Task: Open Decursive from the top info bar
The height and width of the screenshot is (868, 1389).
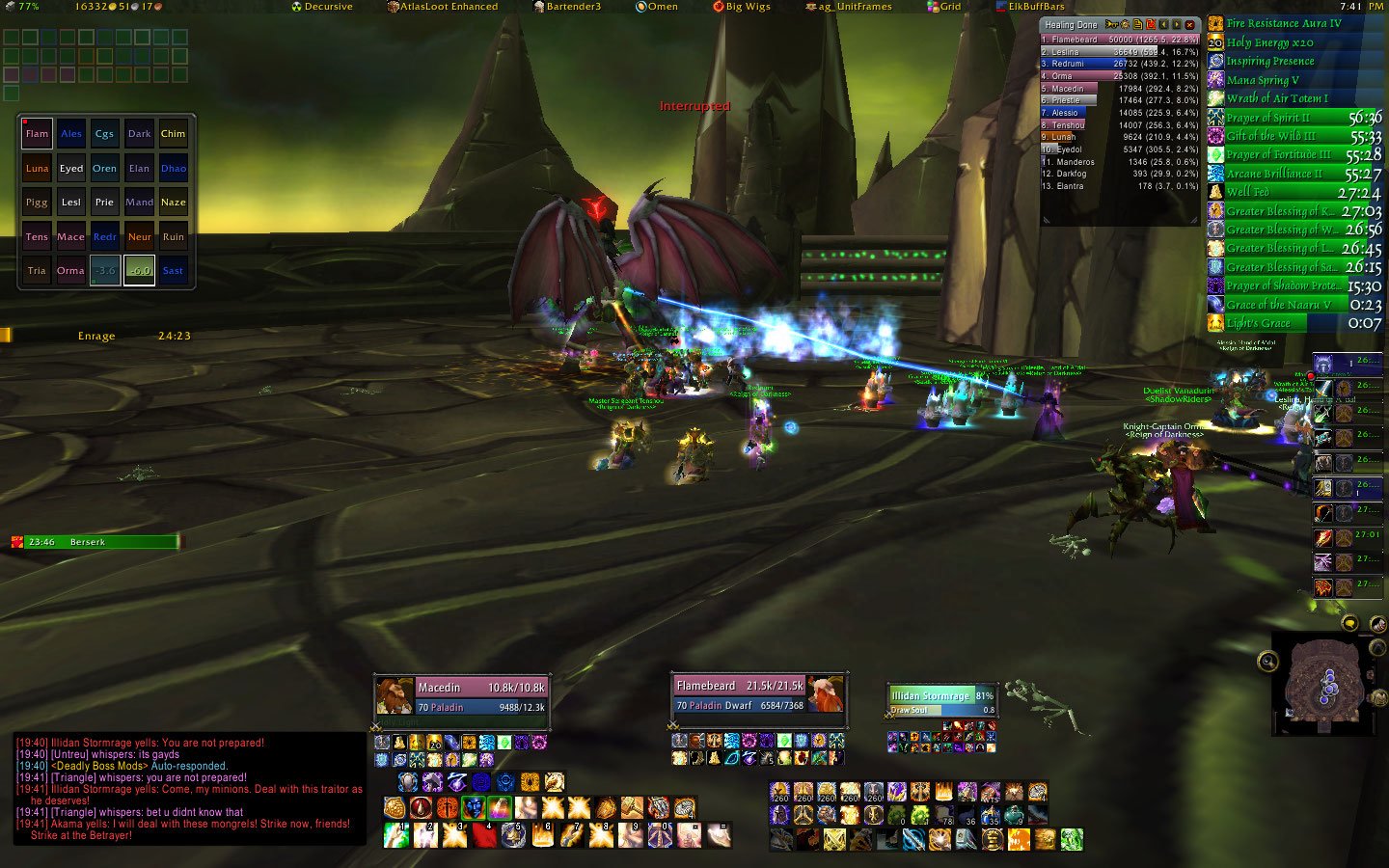Action: 323,7
